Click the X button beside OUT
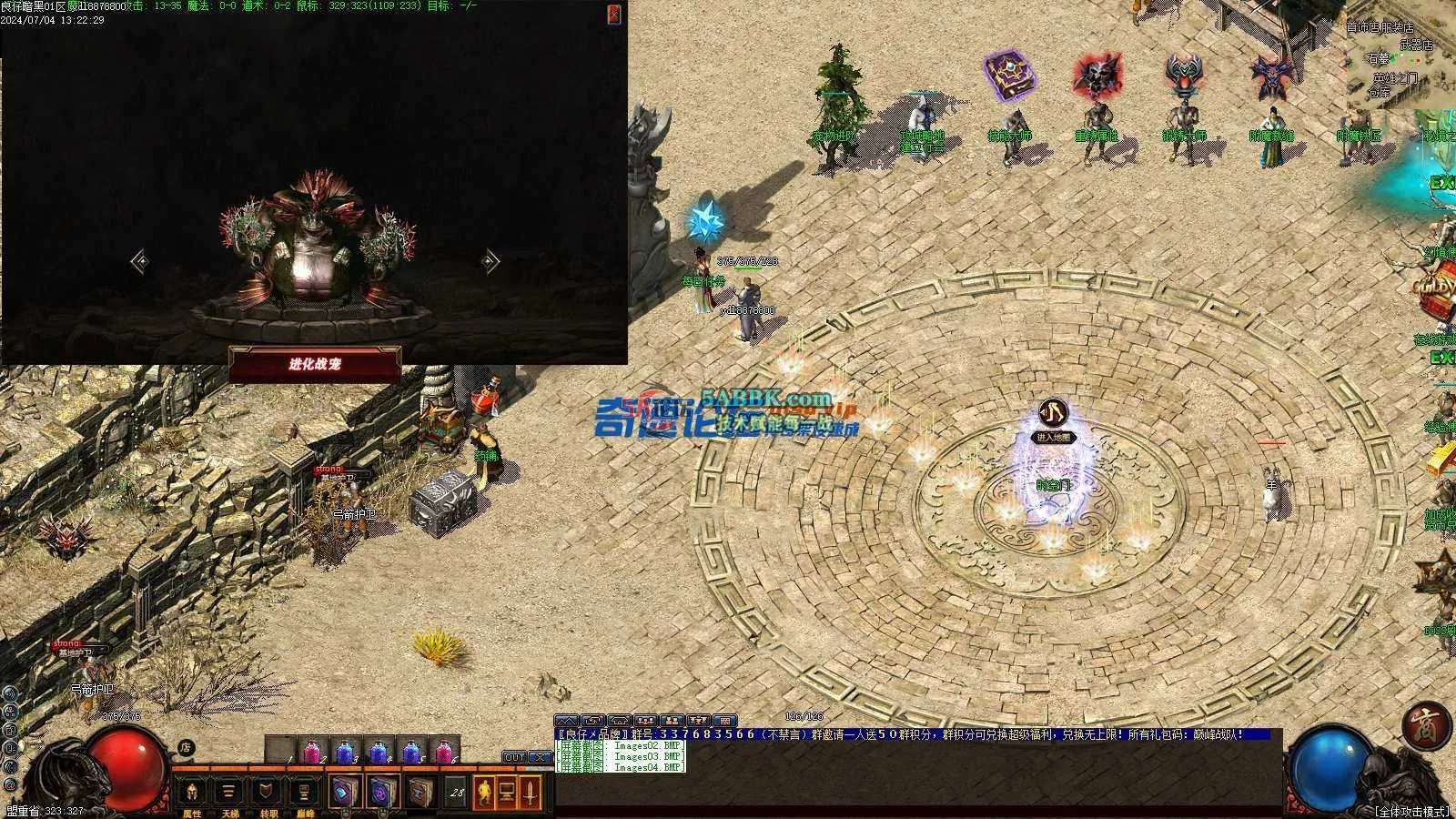Screen dimensions: 1456x819 click(x=541, y=757)
